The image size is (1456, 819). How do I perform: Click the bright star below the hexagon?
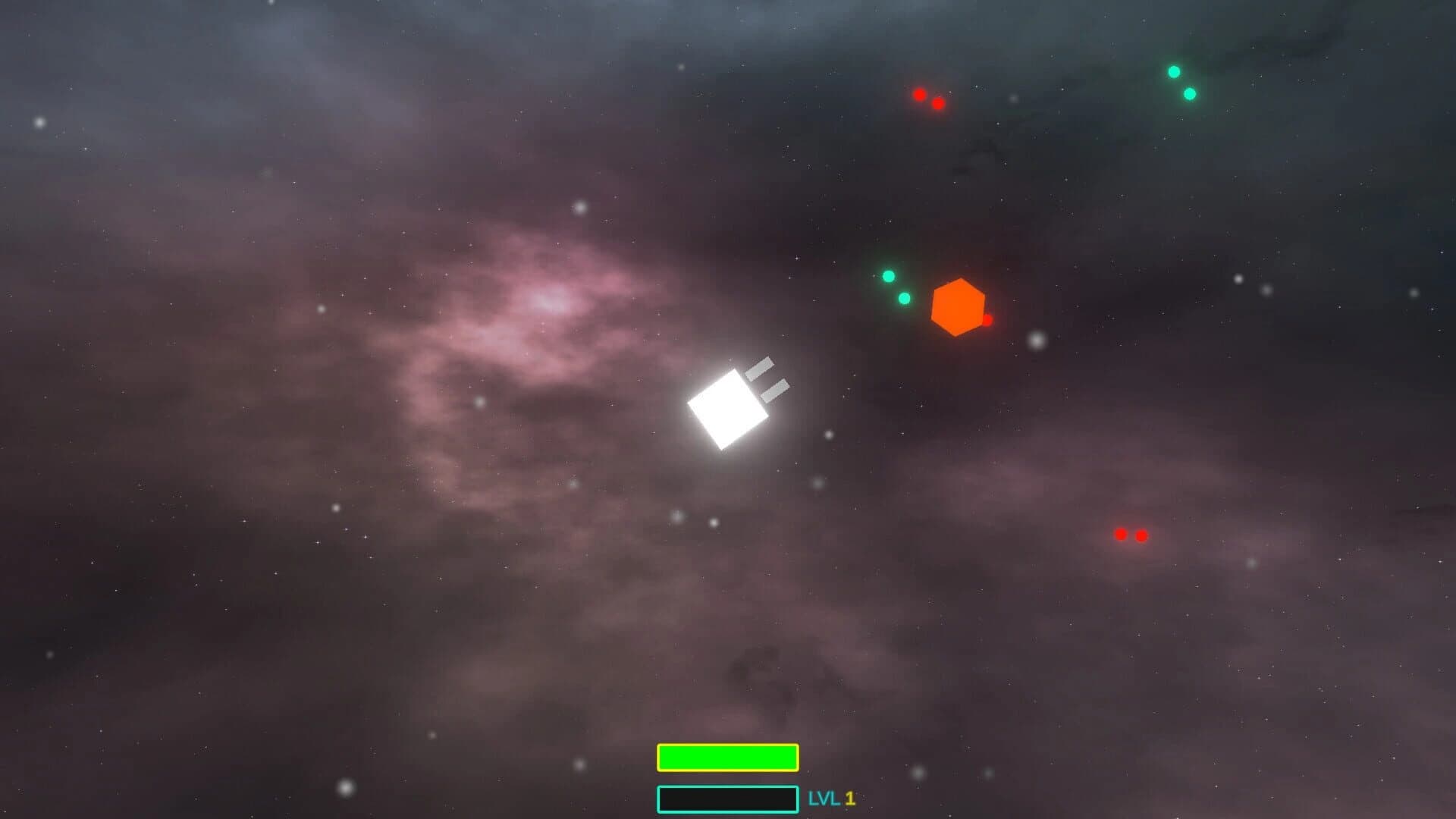tap(1036, 341)
